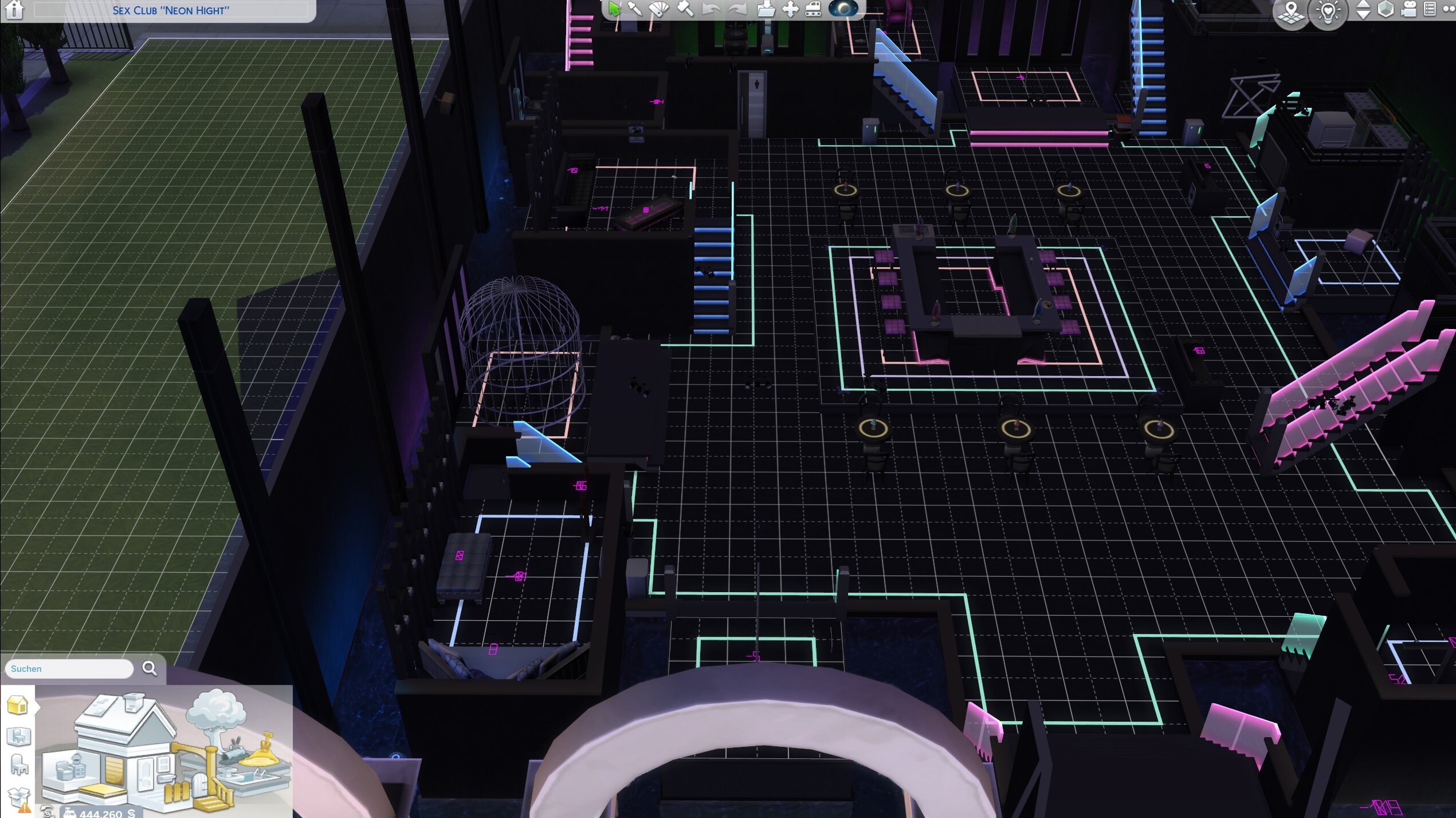The image size is (1456, 818).
Task: Activate the move lot arrows tool
Action: click(790, 9)
